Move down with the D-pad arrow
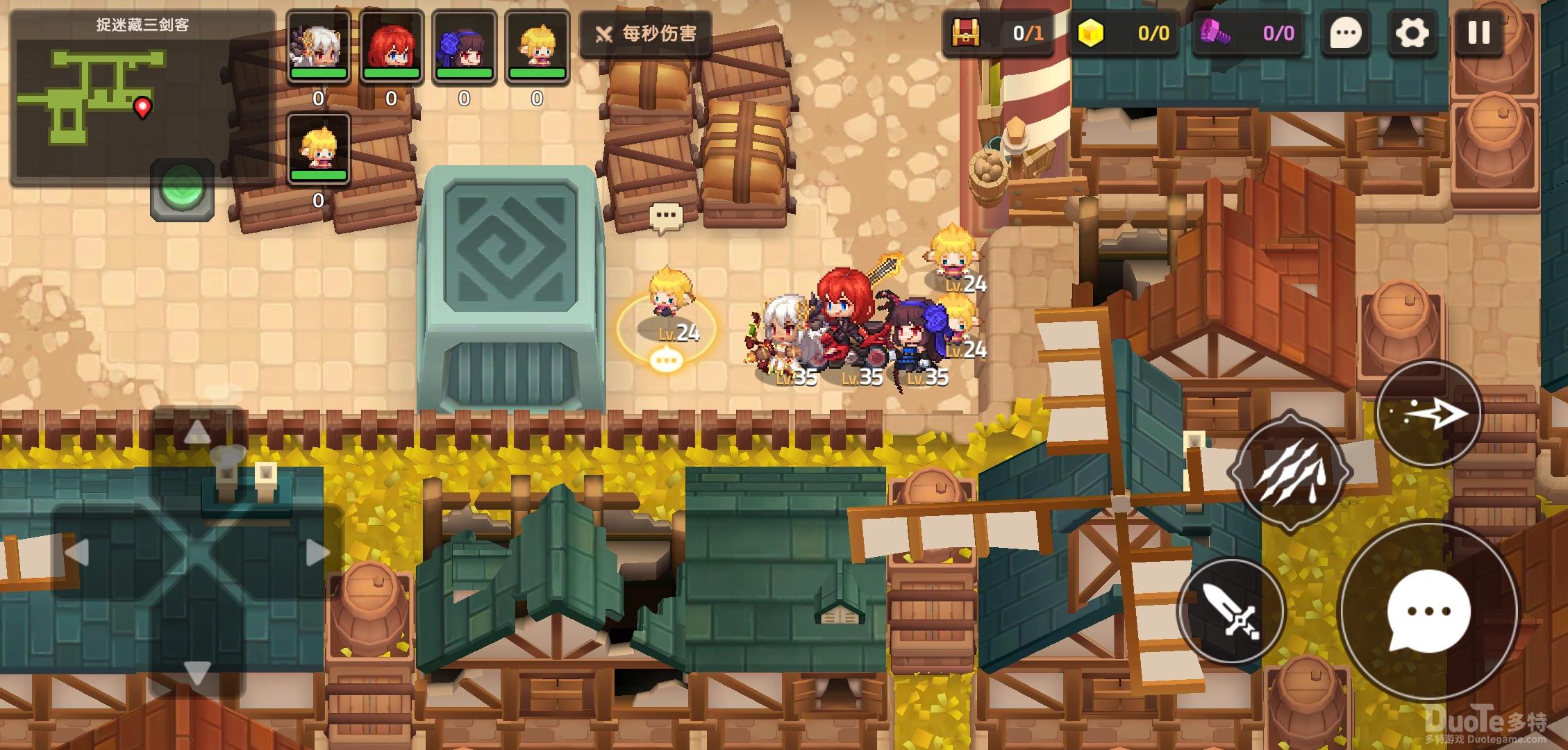 click(x=197, y=672)
